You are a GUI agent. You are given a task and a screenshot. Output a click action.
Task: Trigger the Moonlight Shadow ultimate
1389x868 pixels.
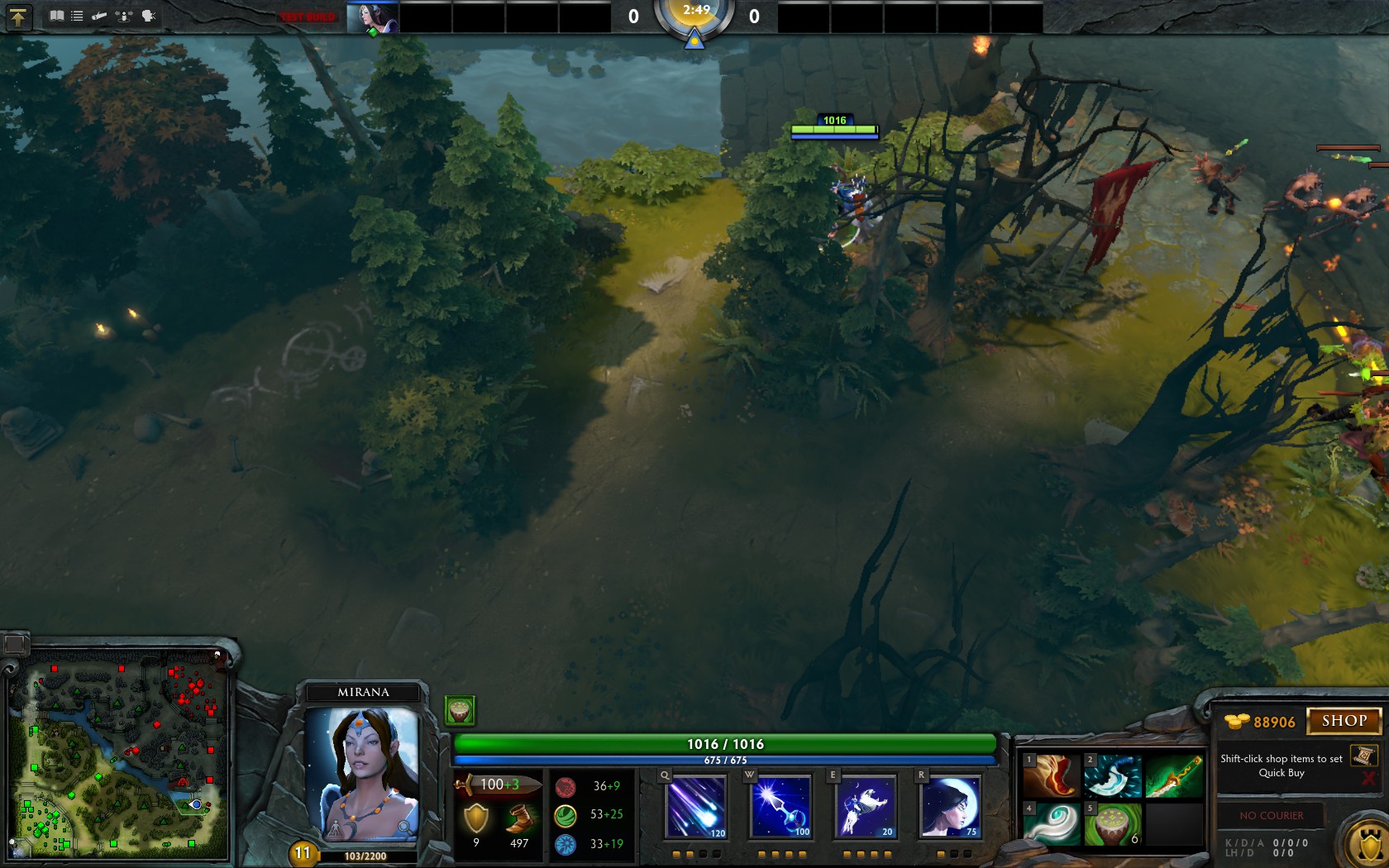point(950,807)
